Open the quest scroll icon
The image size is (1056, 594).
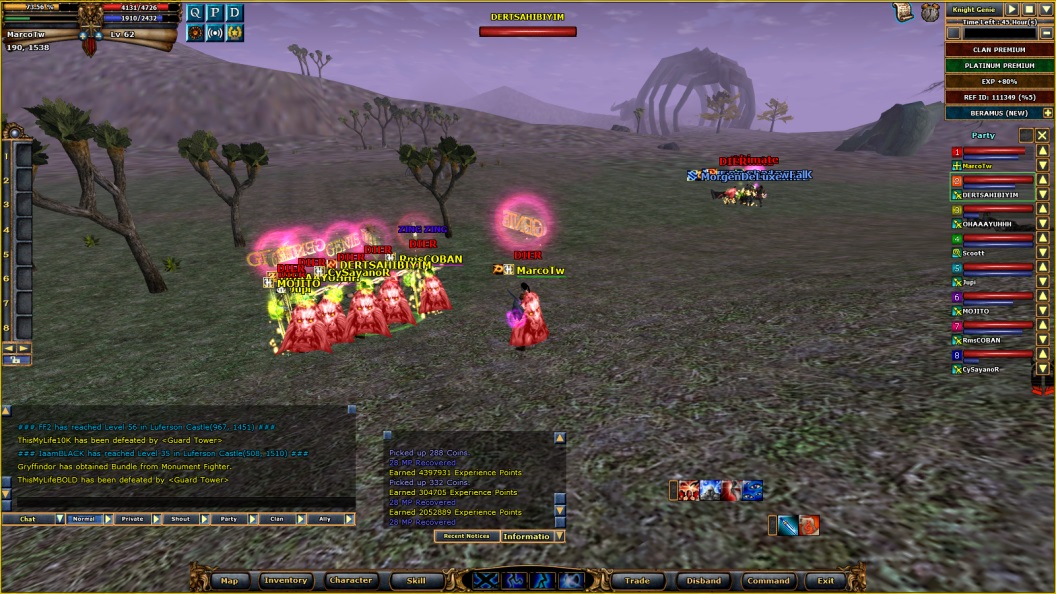(903, 11)
